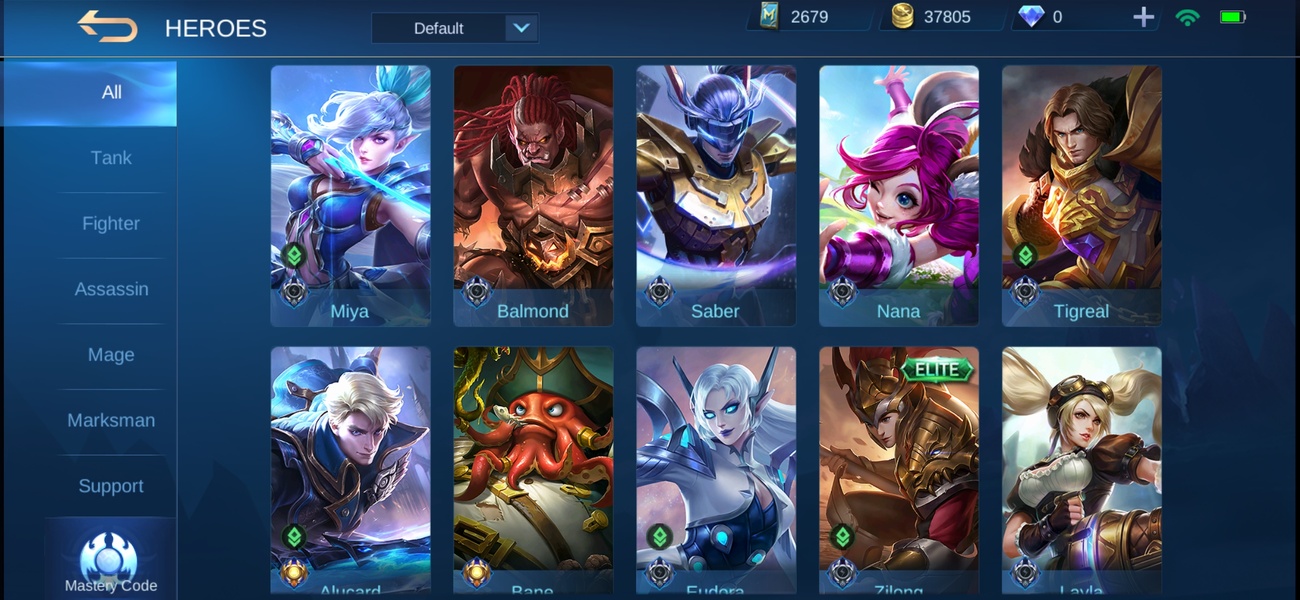Open the Support heroes tab

pyautogui.click(x=111, y=486)
